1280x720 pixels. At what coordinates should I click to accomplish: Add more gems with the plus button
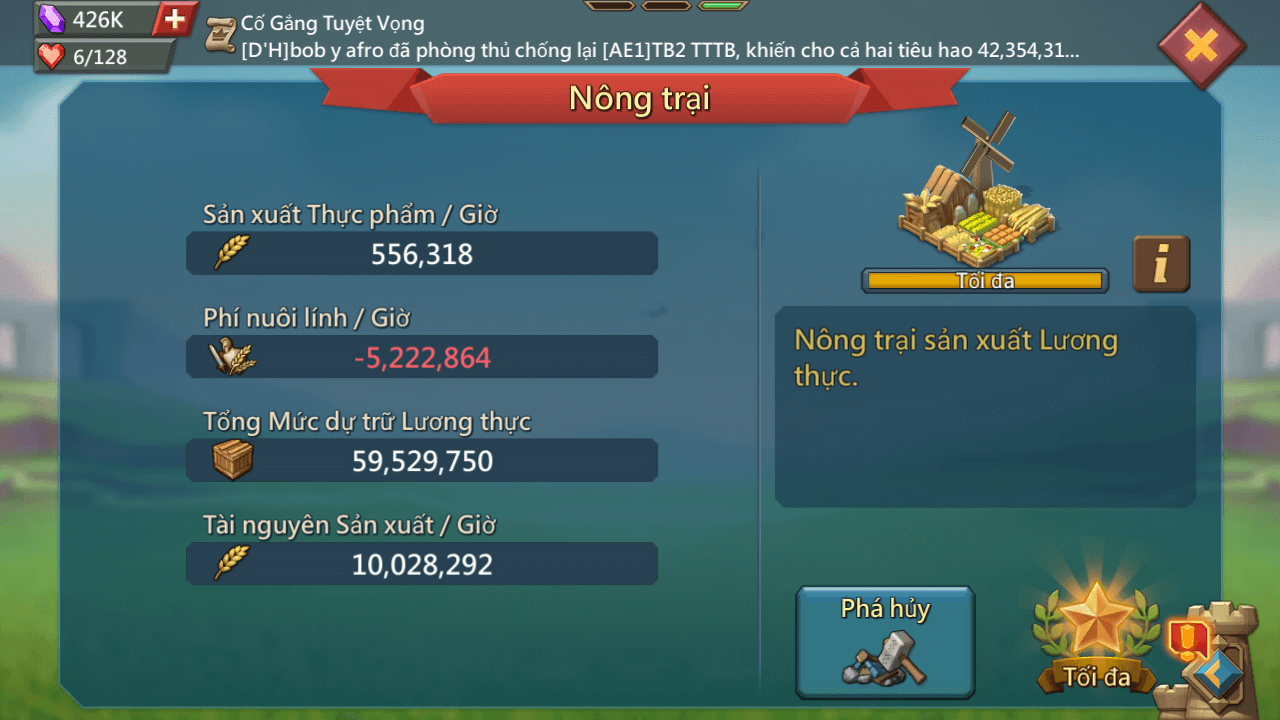pos(175,19)
